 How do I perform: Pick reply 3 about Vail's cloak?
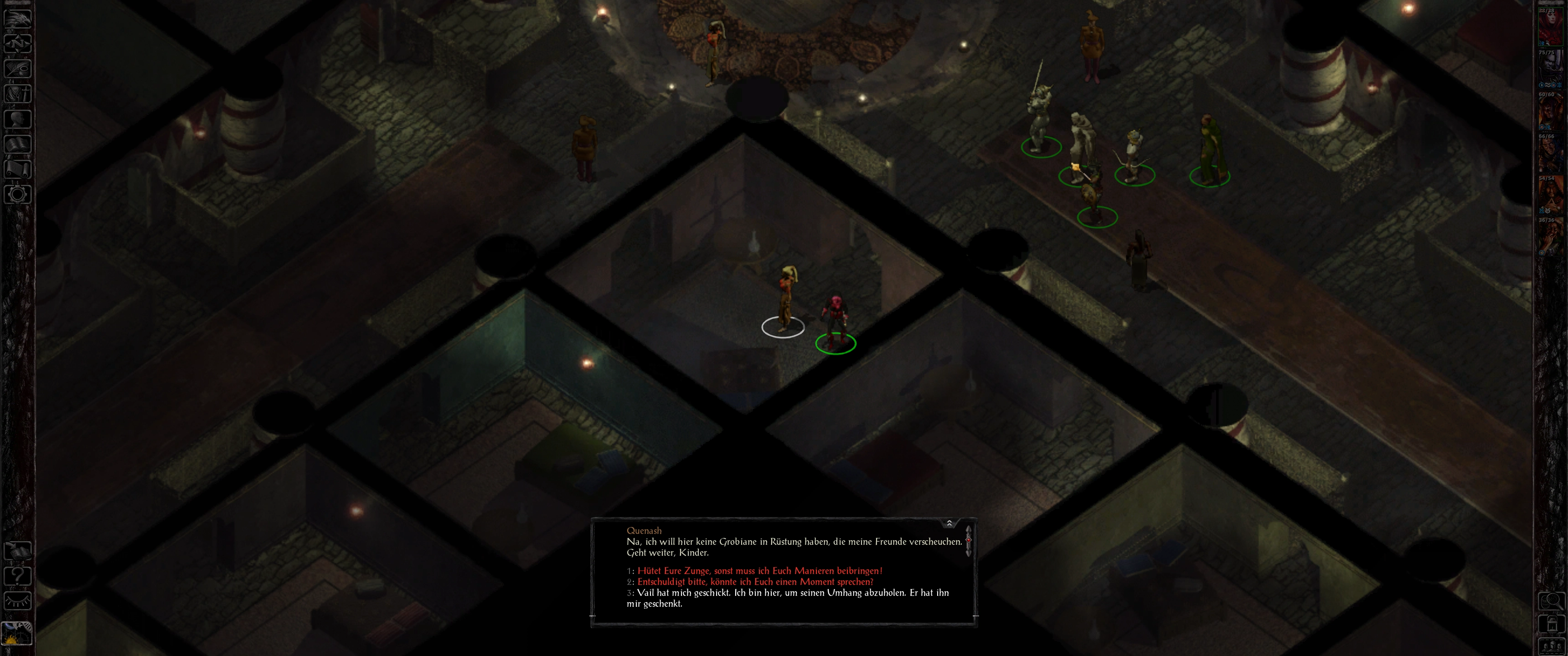coord(792,593)
